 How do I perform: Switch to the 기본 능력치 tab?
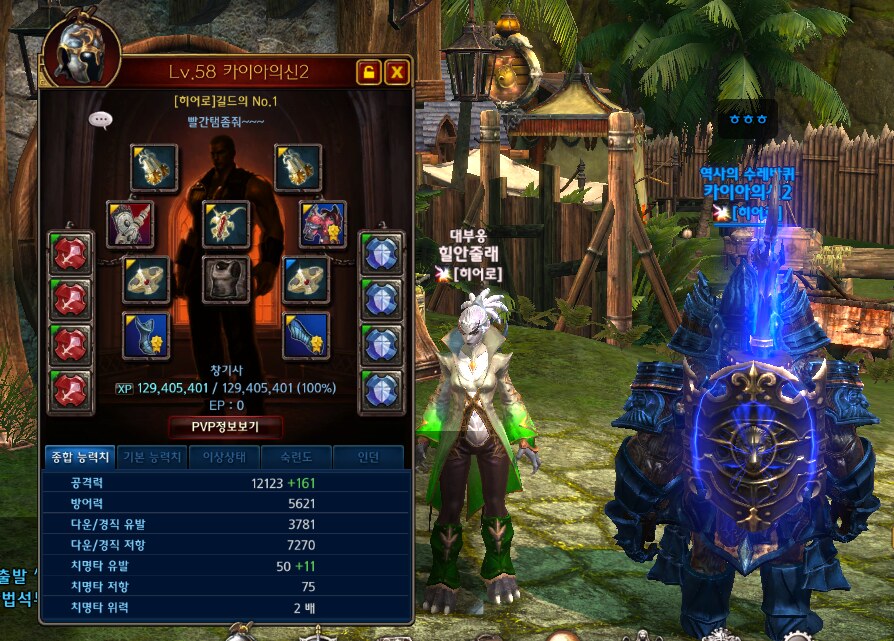pos(152,458)
